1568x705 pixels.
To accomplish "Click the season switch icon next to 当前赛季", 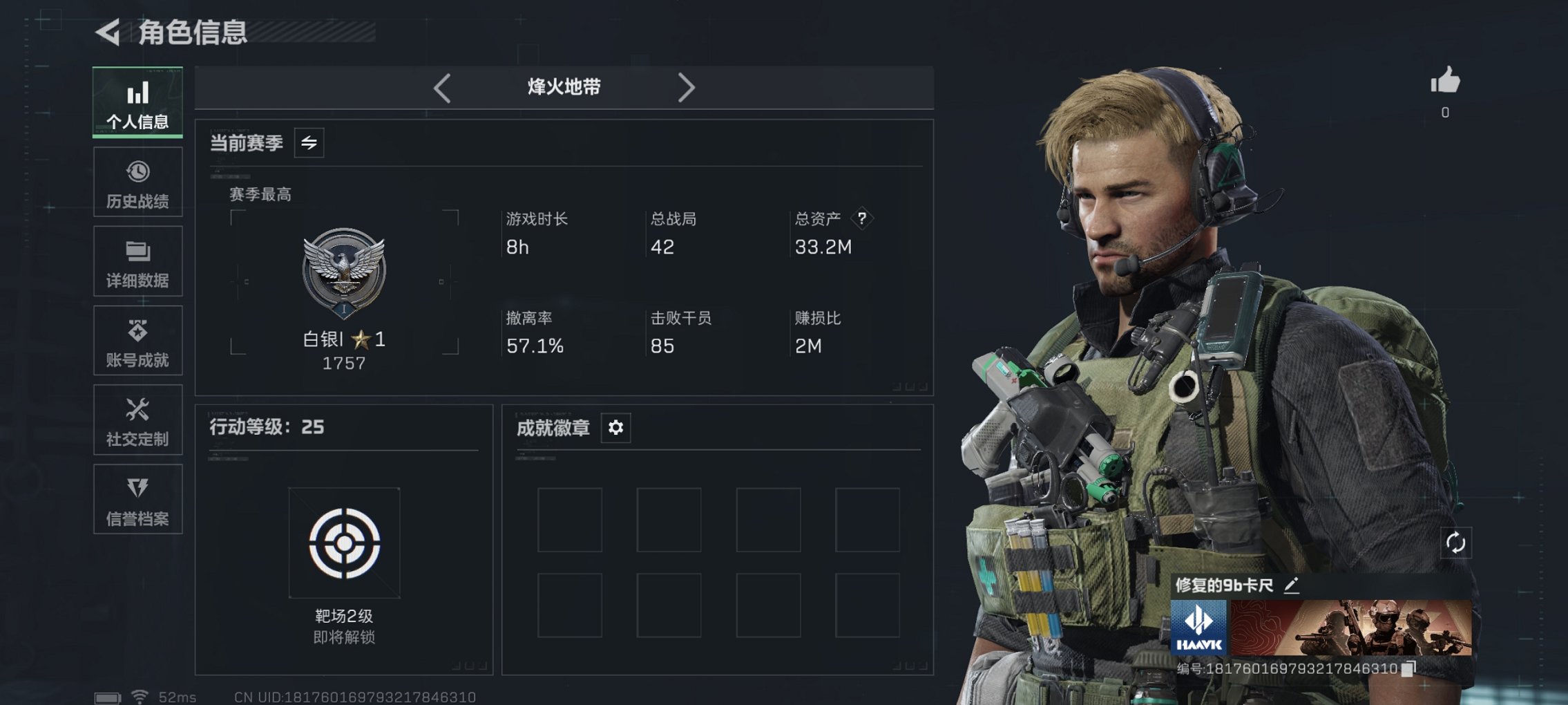I will click(x=309, y=144).
